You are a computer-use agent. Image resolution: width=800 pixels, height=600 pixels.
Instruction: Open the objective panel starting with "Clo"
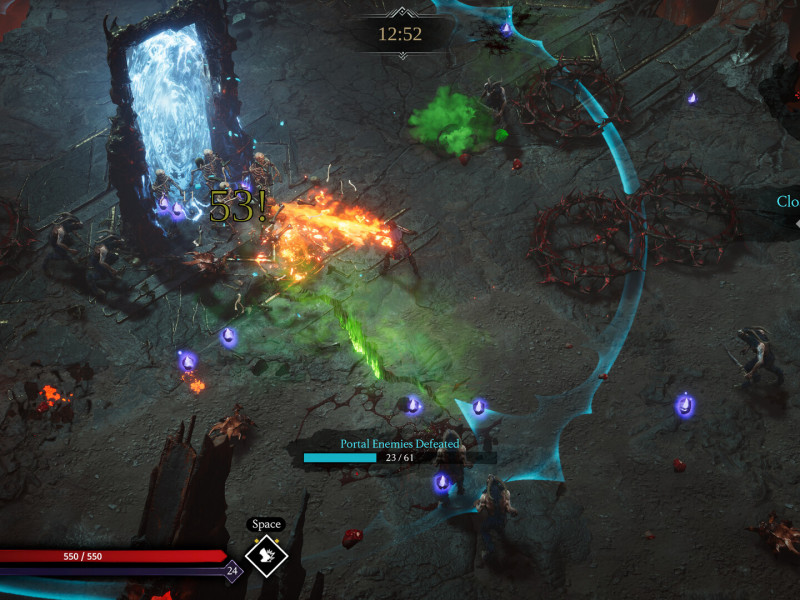(787, 202)
